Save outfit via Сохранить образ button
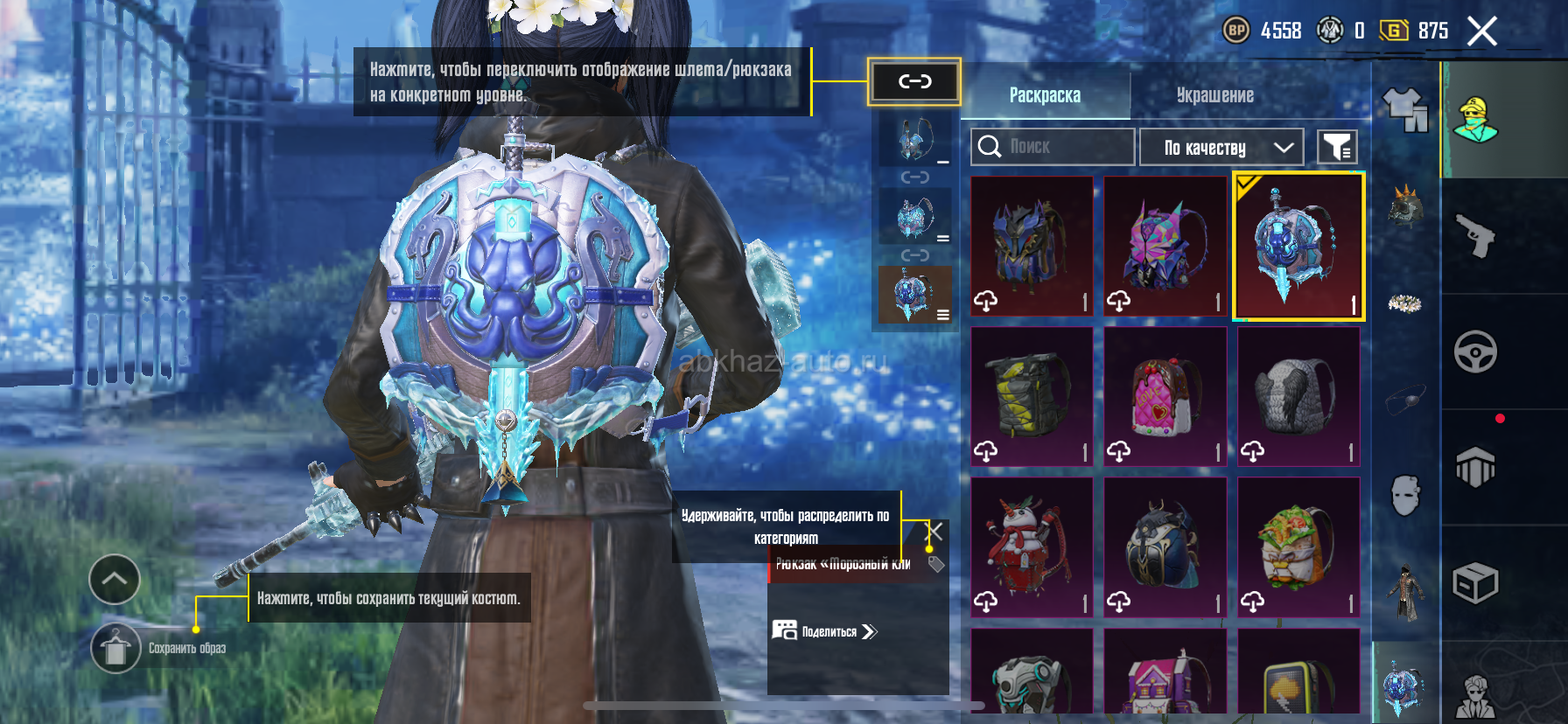Viewport: 1568px width, 724px height. (x=116, y=649)
